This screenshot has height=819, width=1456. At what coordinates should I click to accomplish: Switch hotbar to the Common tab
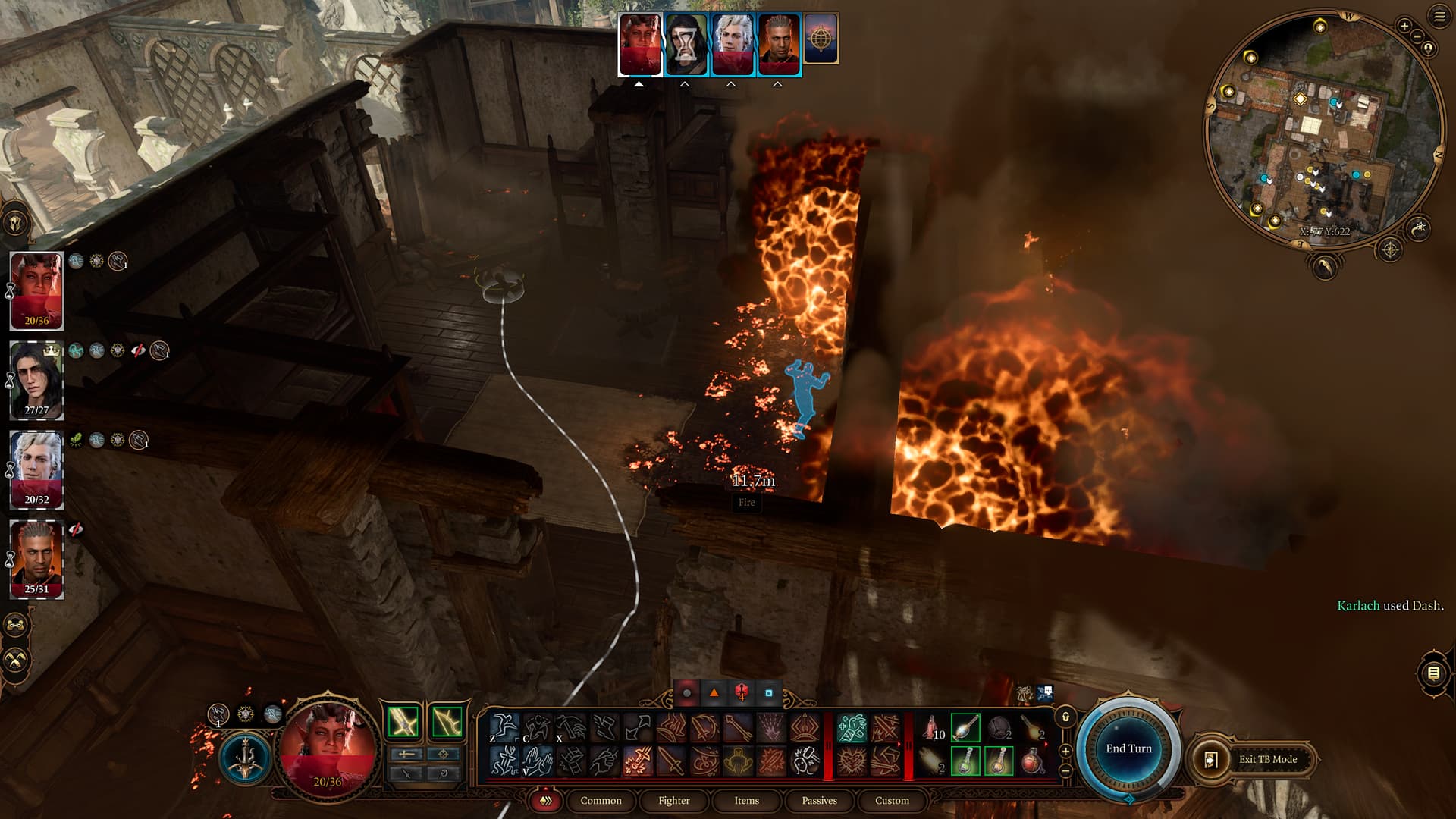(x=601, y=800)
